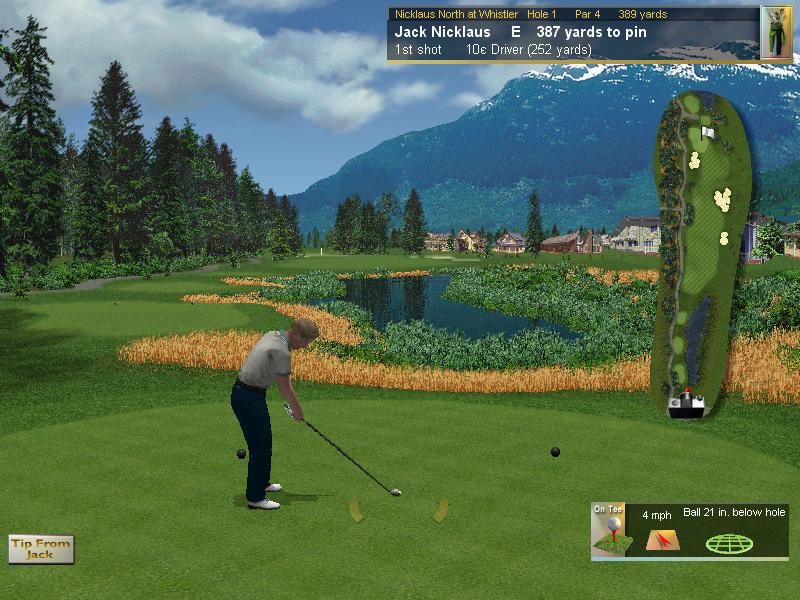Open the Tip From Jack button
The width and height of the screenshot is (800, 600).
coord(41,549)
